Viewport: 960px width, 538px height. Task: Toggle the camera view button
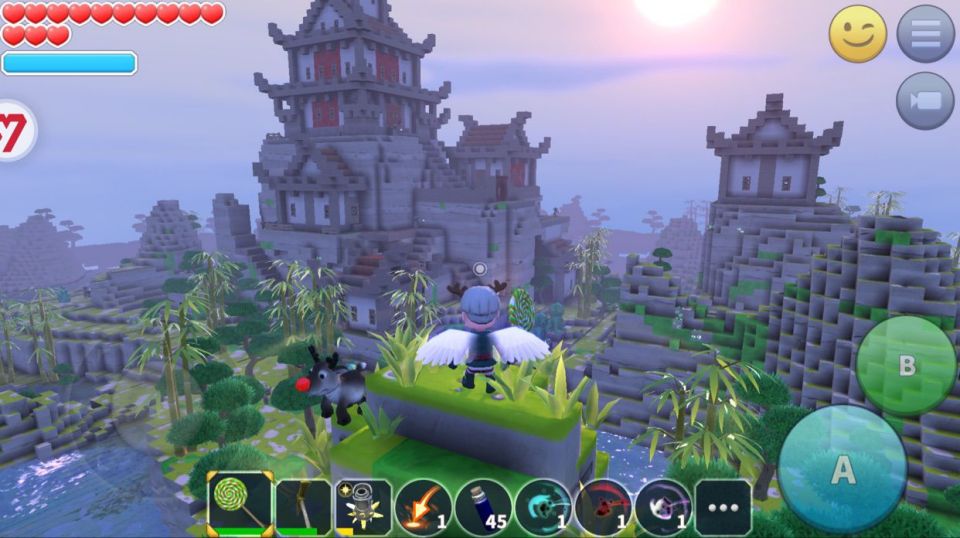coord(925,101)
